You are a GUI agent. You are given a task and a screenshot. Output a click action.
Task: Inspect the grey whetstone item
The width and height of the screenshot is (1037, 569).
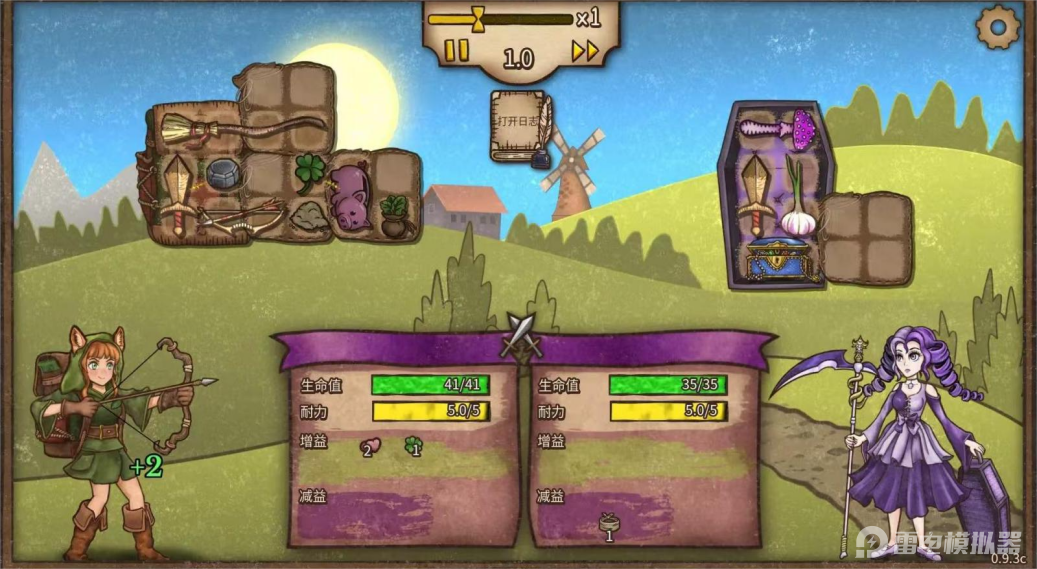[x=222, y=174]
